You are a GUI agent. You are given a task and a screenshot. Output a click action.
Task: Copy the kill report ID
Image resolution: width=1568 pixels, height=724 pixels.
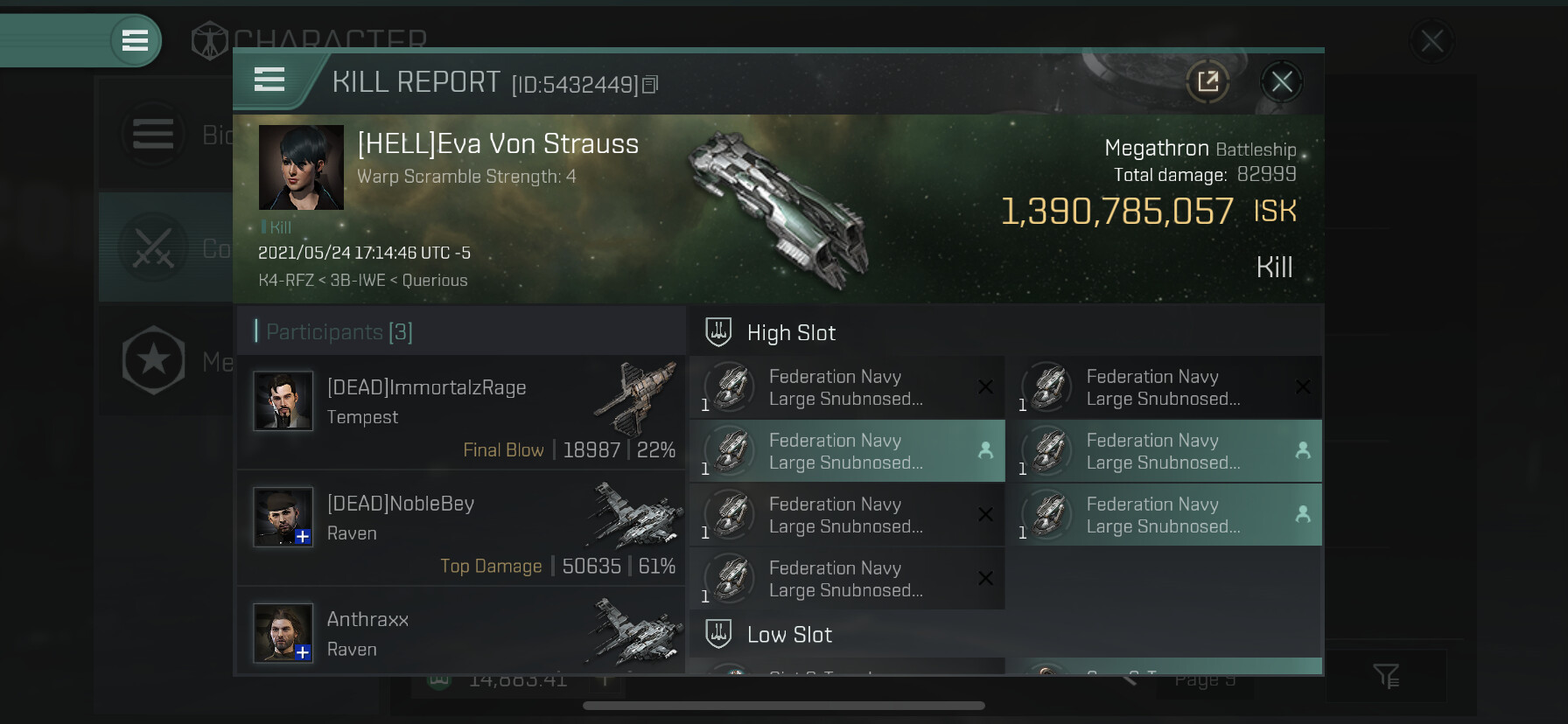(x=650, y=85)
